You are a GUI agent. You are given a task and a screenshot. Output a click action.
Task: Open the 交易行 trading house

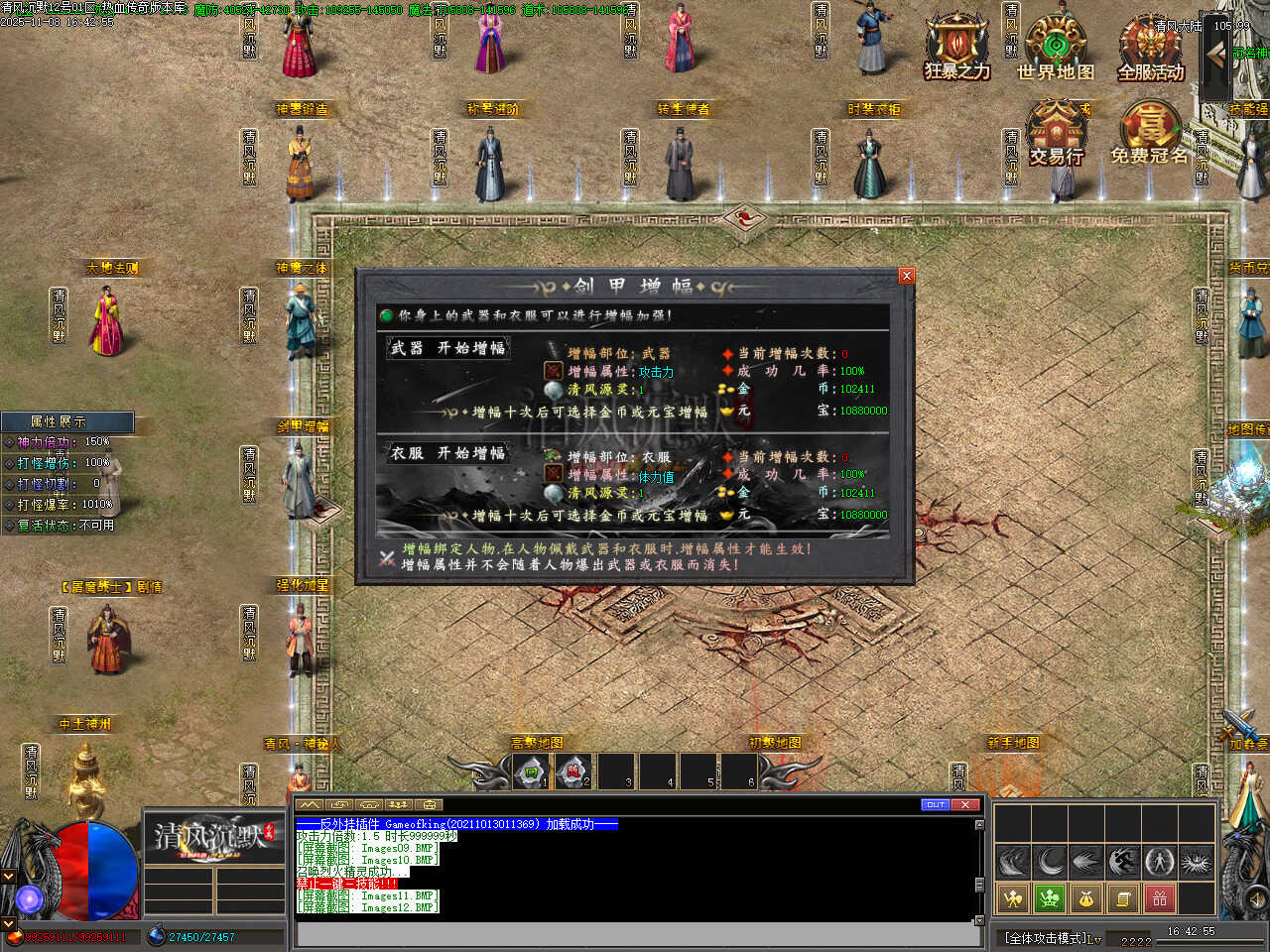1056,133
